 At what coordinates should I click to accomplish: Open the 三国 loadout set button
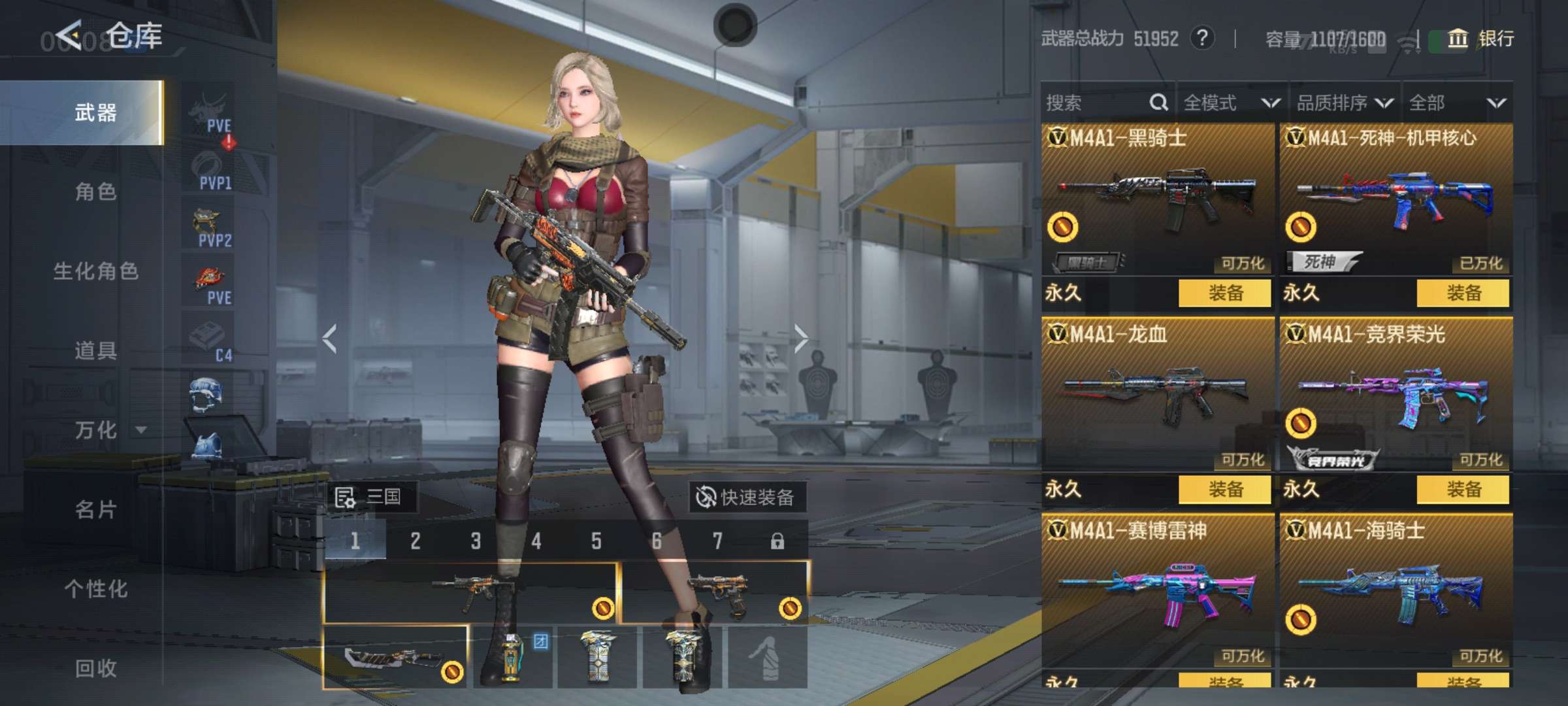pos(369,497)
